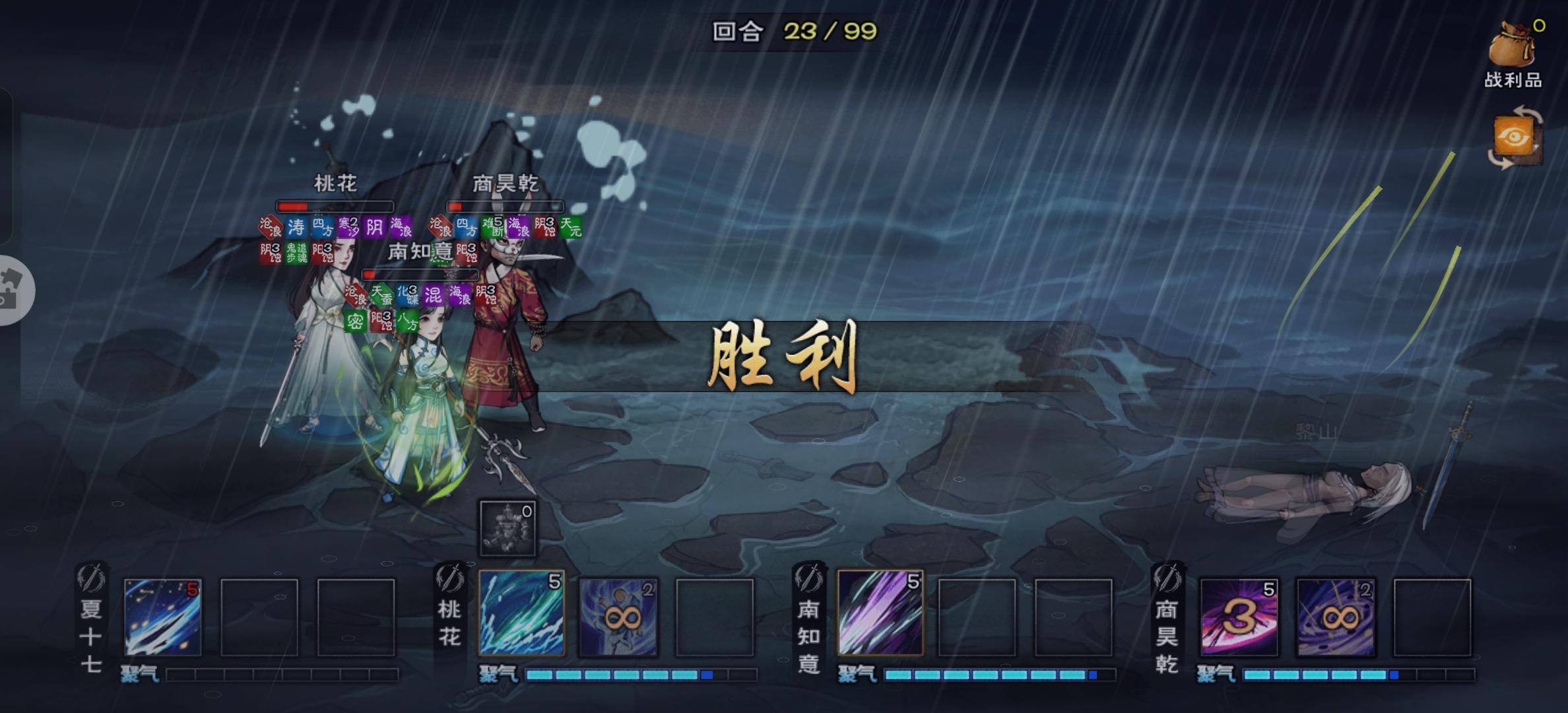Inspect 桃花's 寒汐 debuff badge
Image resolution: width=1568 pixels, height=713 pixels.
point(348,227)
